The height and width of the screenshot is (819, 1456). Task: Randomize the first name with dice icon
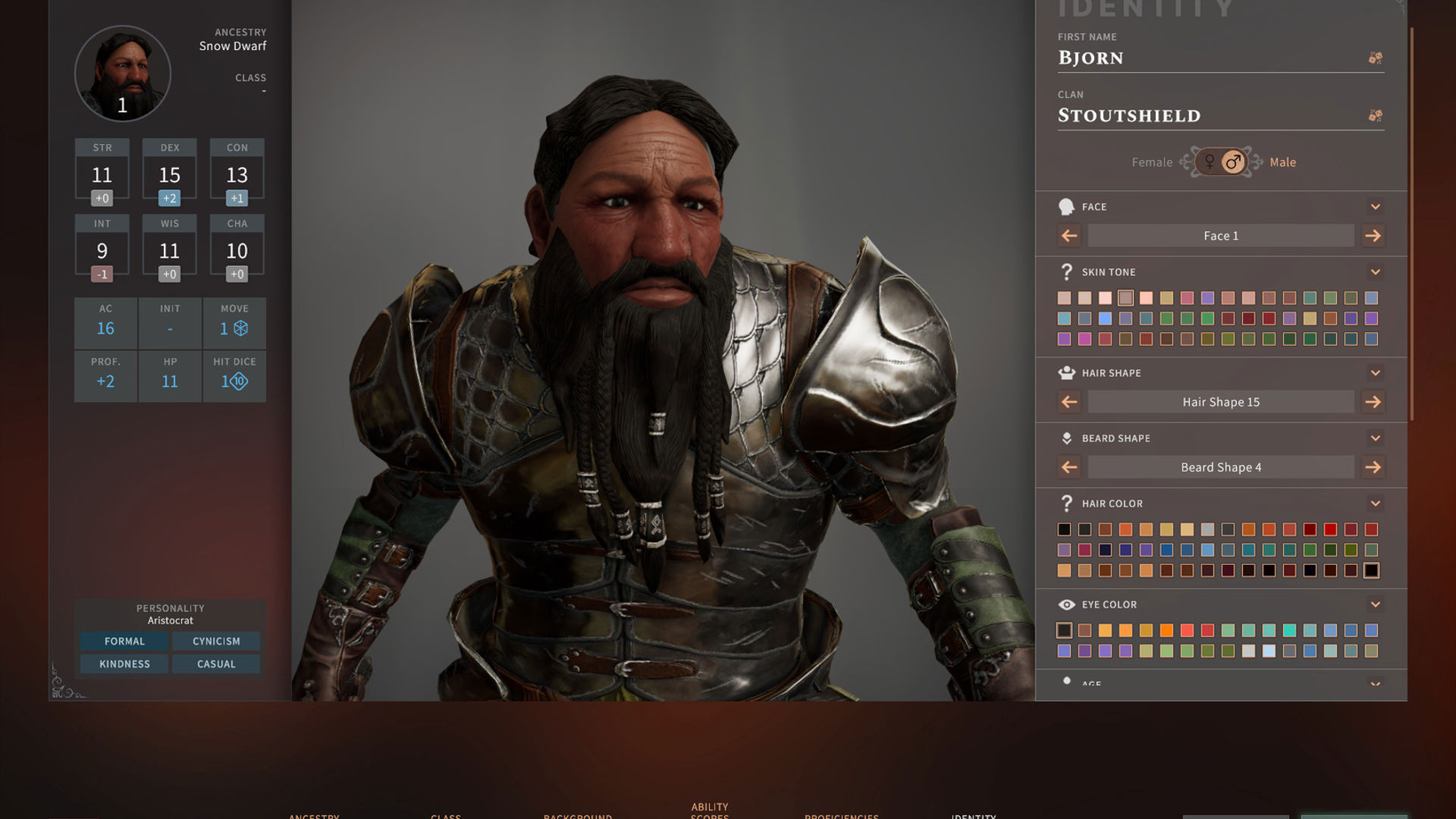coord(1375,58)
